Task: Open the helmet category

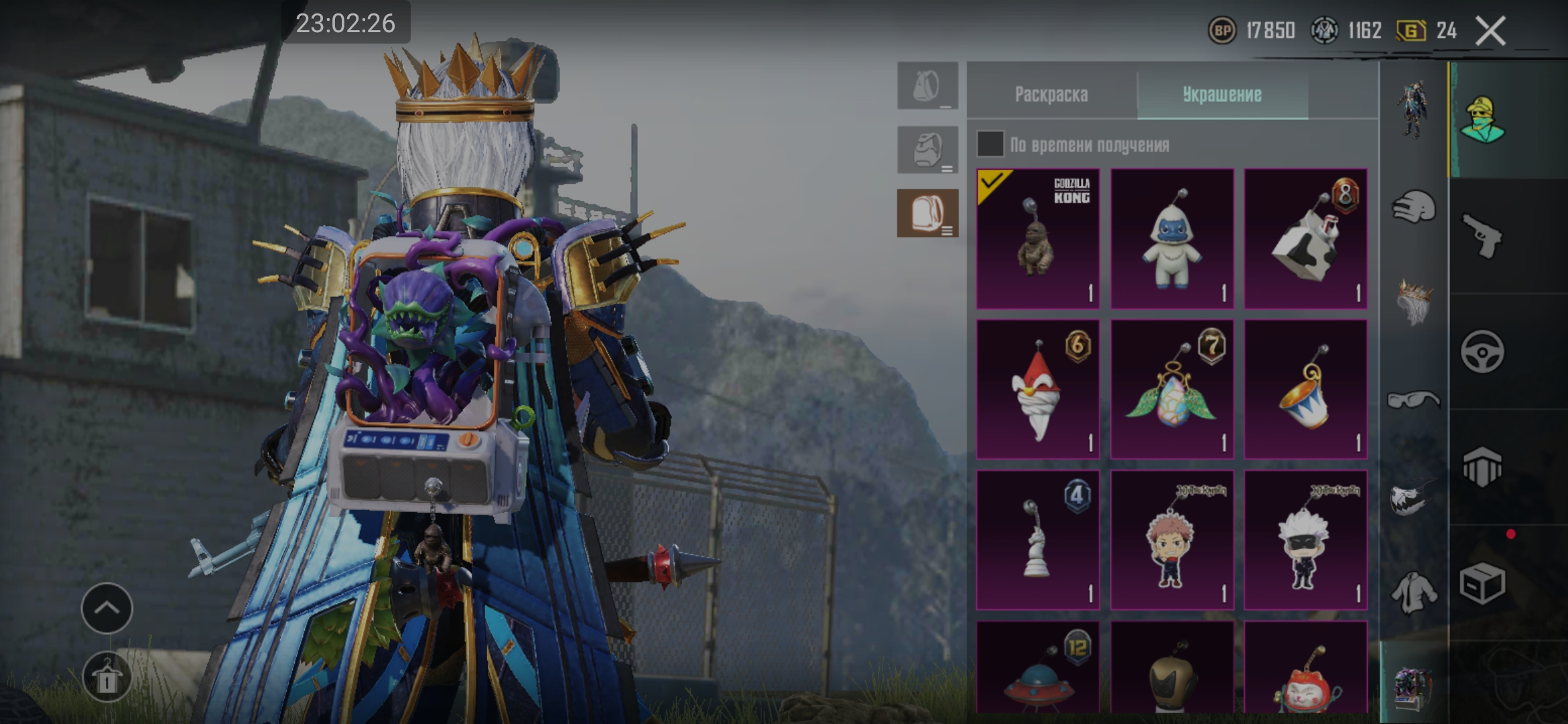Action: [x=1414, y=207]
